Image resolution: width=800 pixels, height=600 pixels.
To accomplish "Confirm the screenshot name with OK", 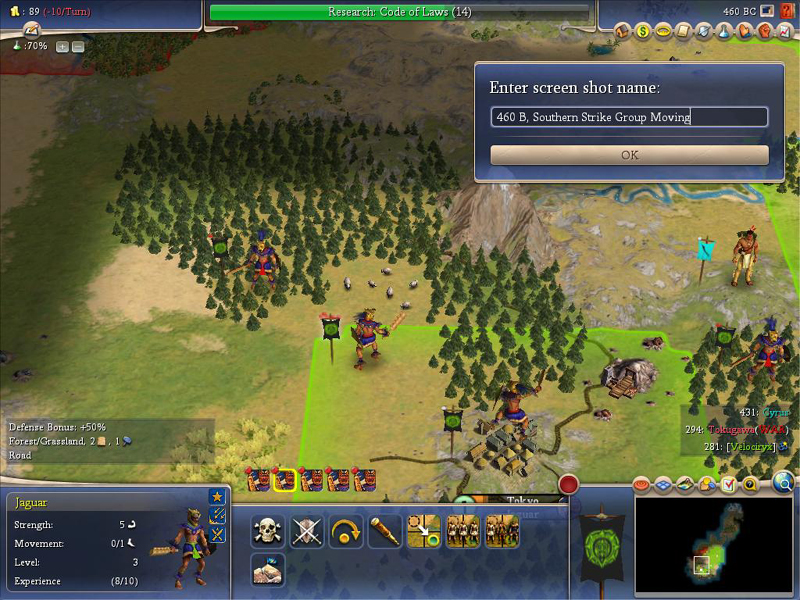I will coord(629,155).
